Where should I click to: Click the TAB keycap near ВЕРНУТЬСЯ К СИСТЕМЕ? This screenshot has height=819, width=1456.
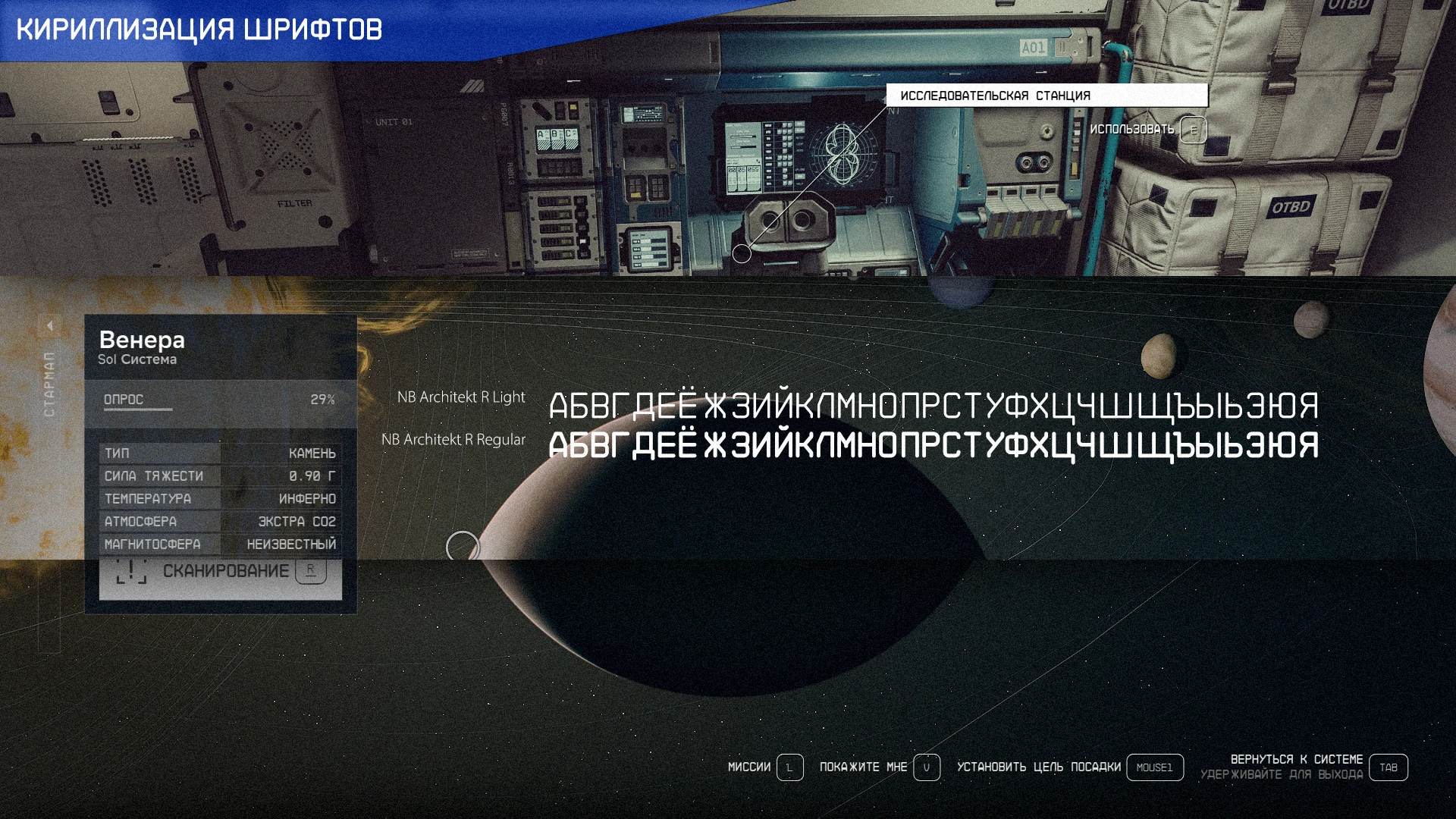(1389, 767)
